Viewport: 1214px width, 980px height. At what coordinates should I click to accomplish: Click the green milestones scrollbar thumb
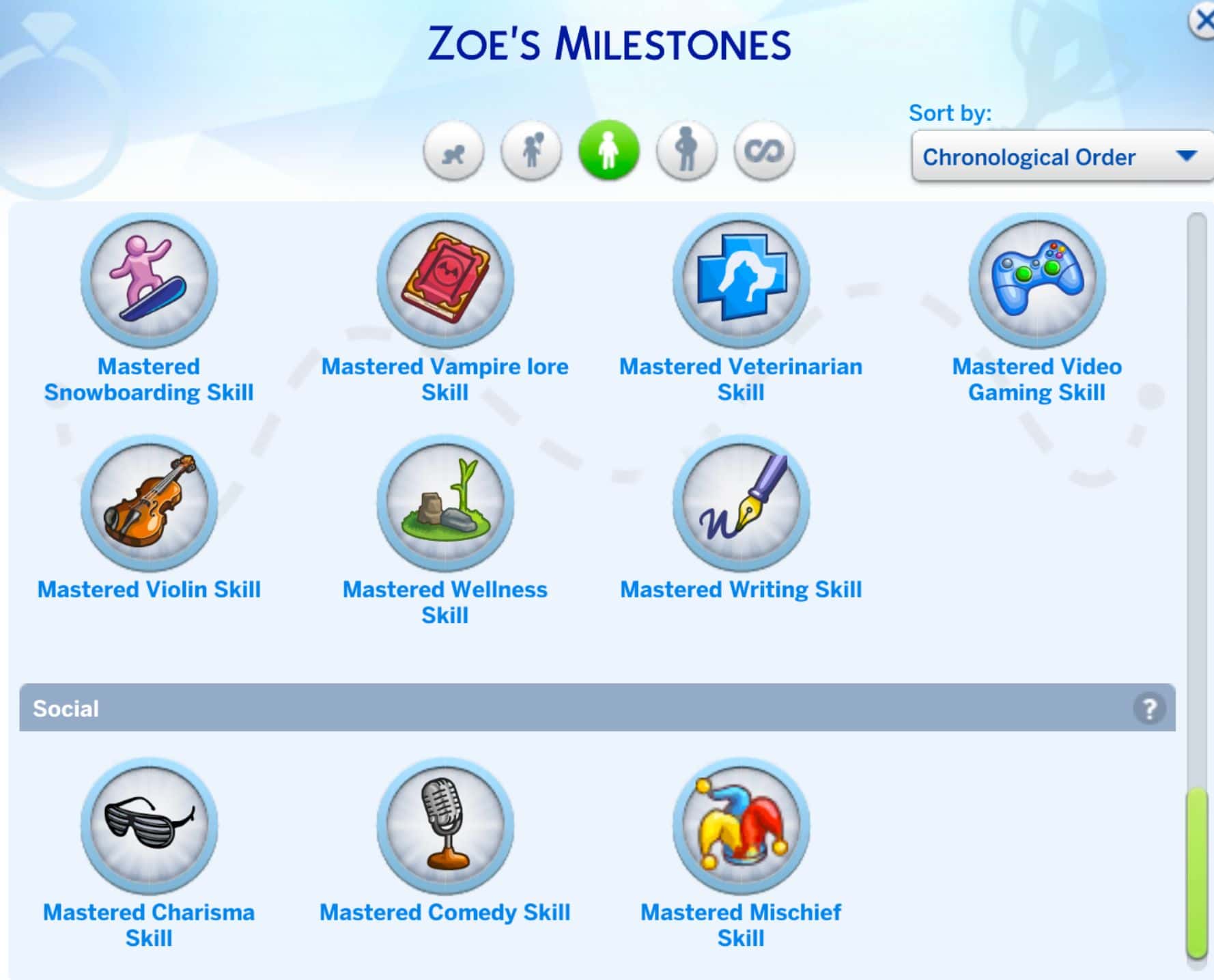click(1196, 873)
